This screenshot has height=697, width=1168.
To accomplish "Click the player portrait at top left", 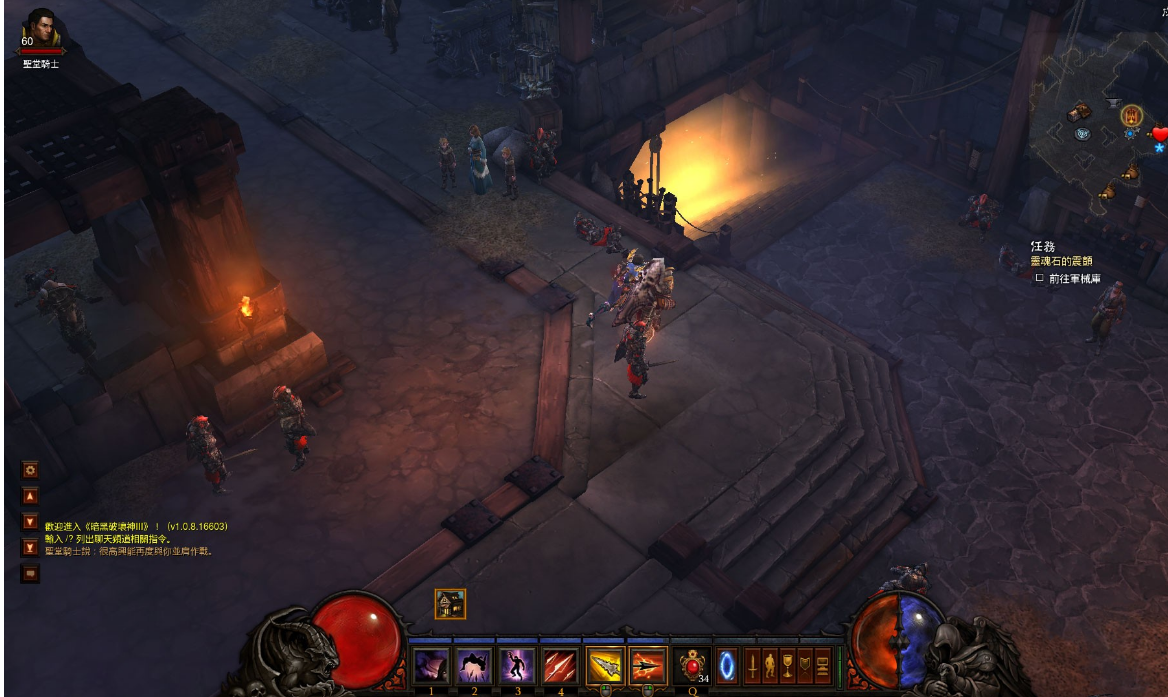I will click(x=41, y=29).
